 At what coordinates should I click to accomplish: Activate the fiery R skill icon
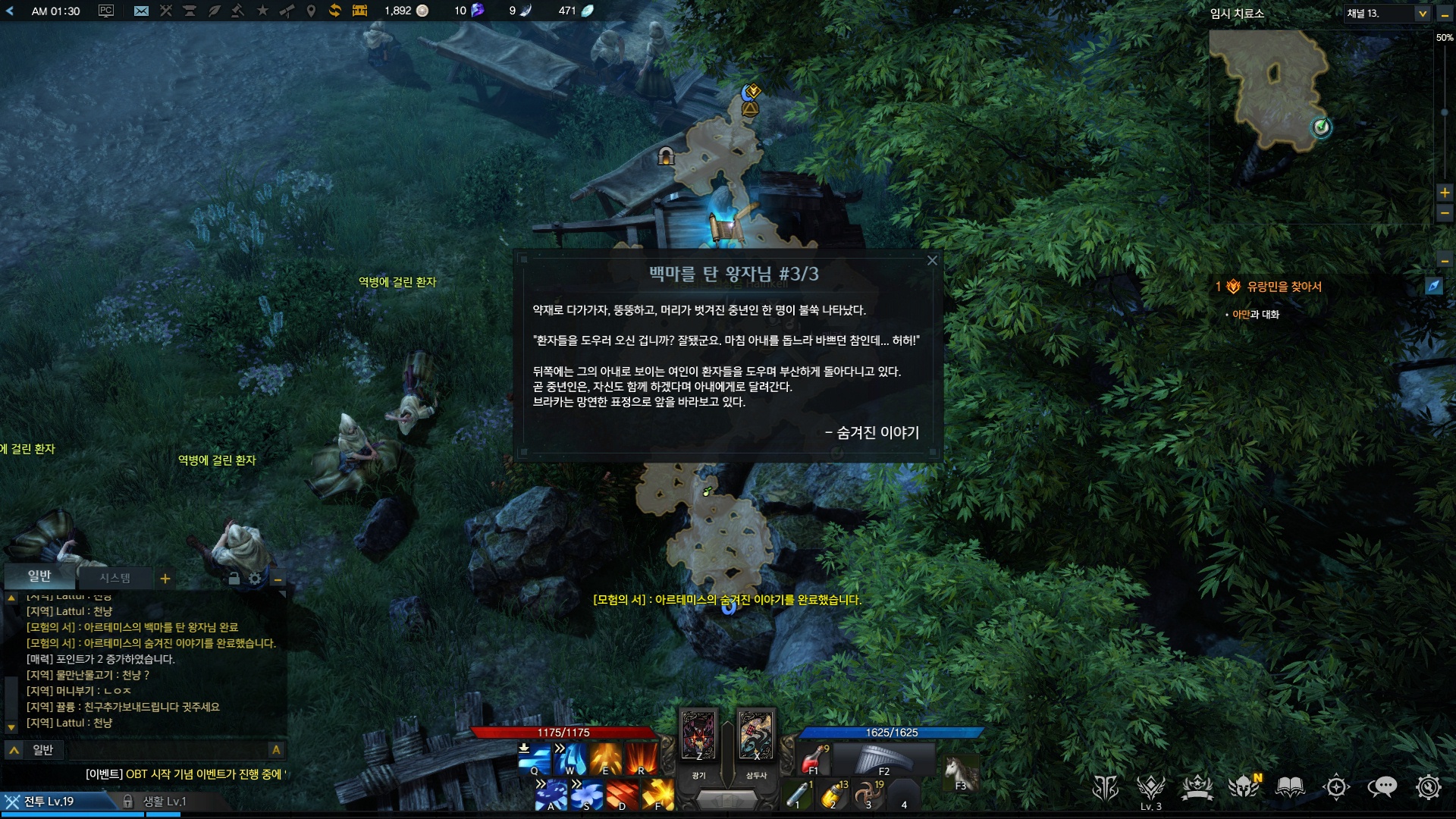642,758
